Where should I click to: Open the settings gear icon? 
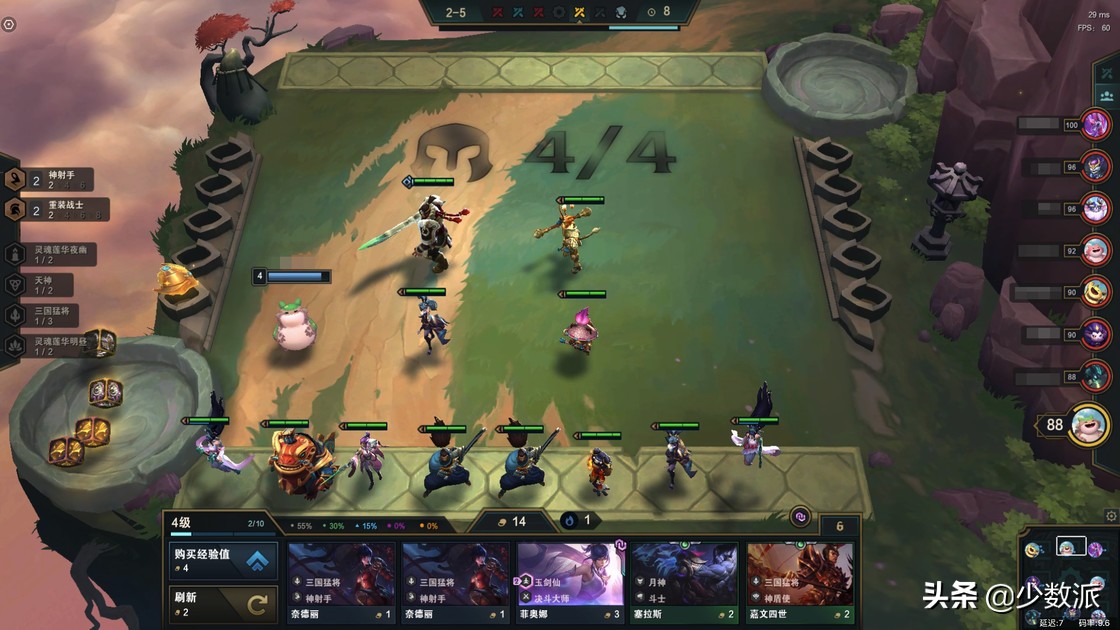pyautogui.click(x=1111, y=516)
